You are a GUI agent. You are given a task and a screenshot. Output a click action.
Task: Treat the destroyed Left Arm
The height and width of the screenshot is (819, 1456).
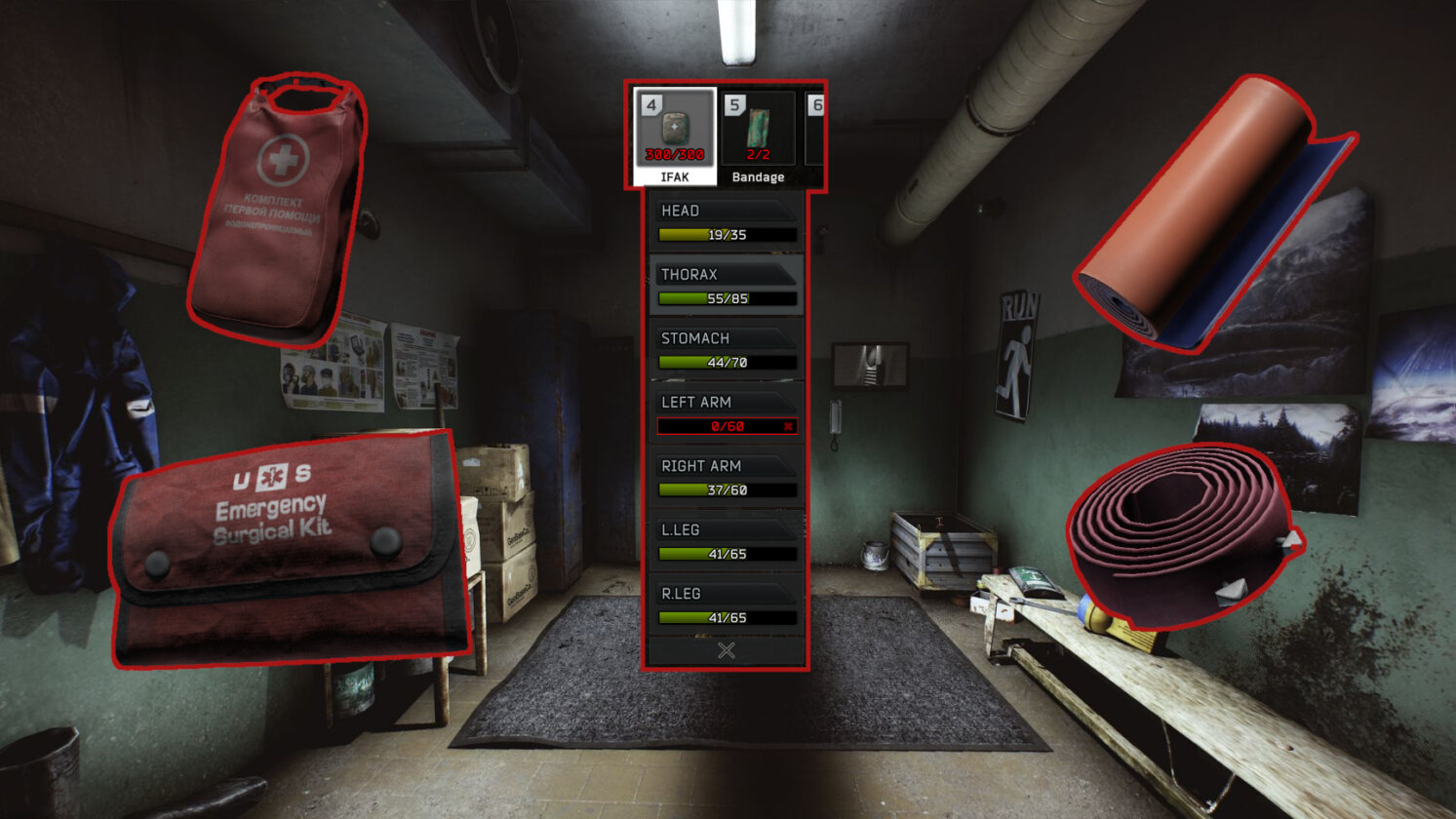point(727,413)
